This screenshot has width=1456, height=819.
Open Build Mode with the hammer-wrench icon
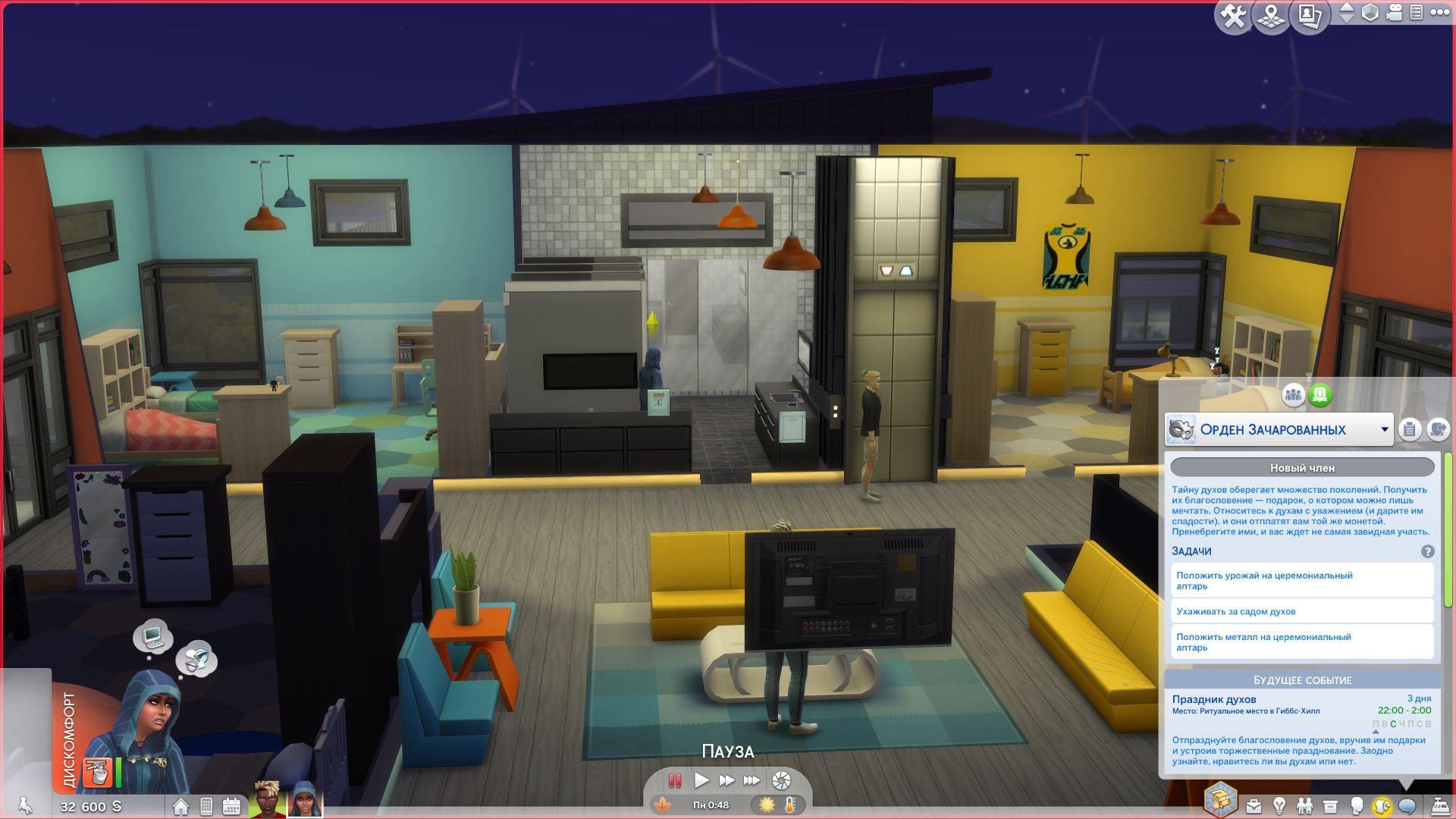tap(1233, 16)
